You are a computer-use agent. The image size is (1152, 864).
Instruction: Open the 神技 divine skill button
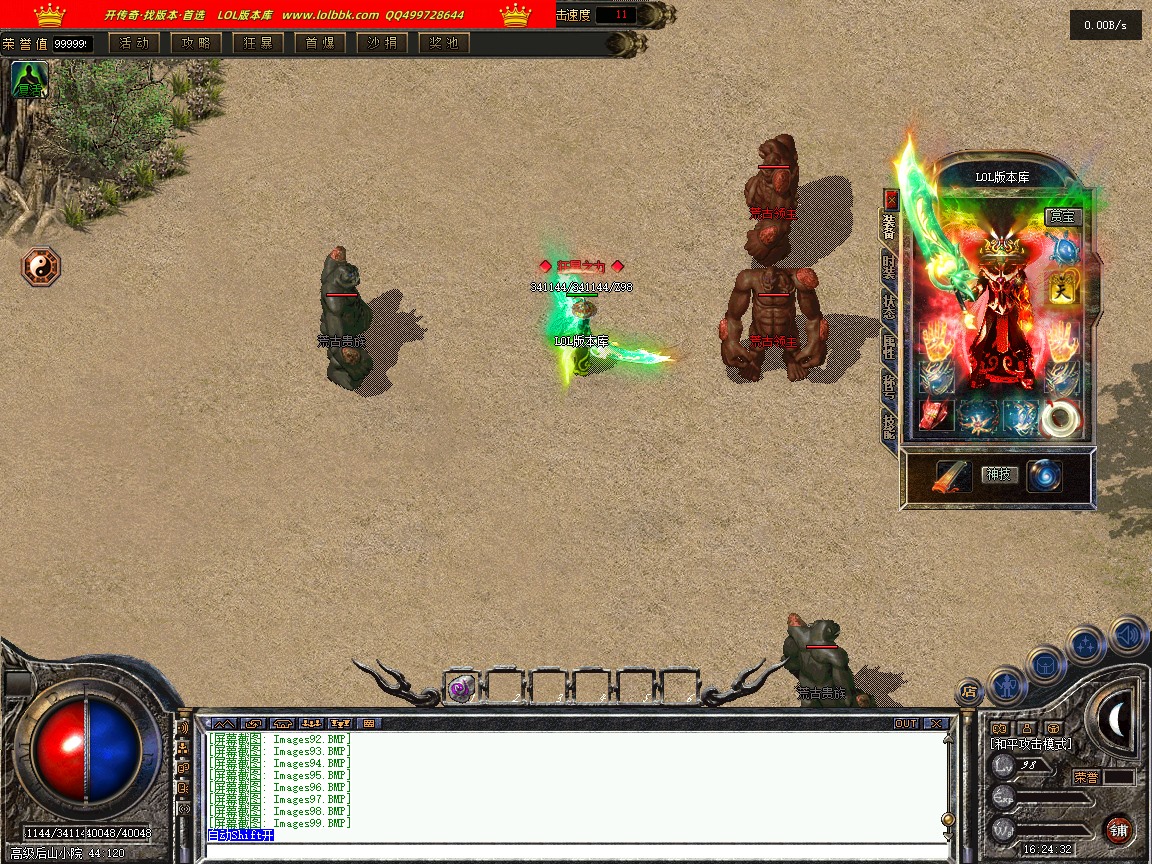tap(999, 474)
